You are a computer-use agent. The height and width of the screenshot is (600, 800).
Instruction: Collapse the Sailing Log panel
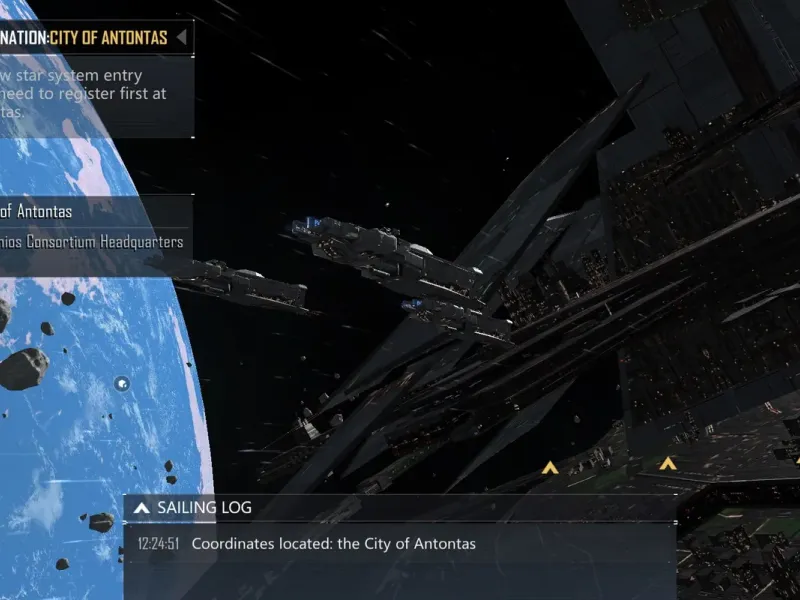click(x=142, y=508)
